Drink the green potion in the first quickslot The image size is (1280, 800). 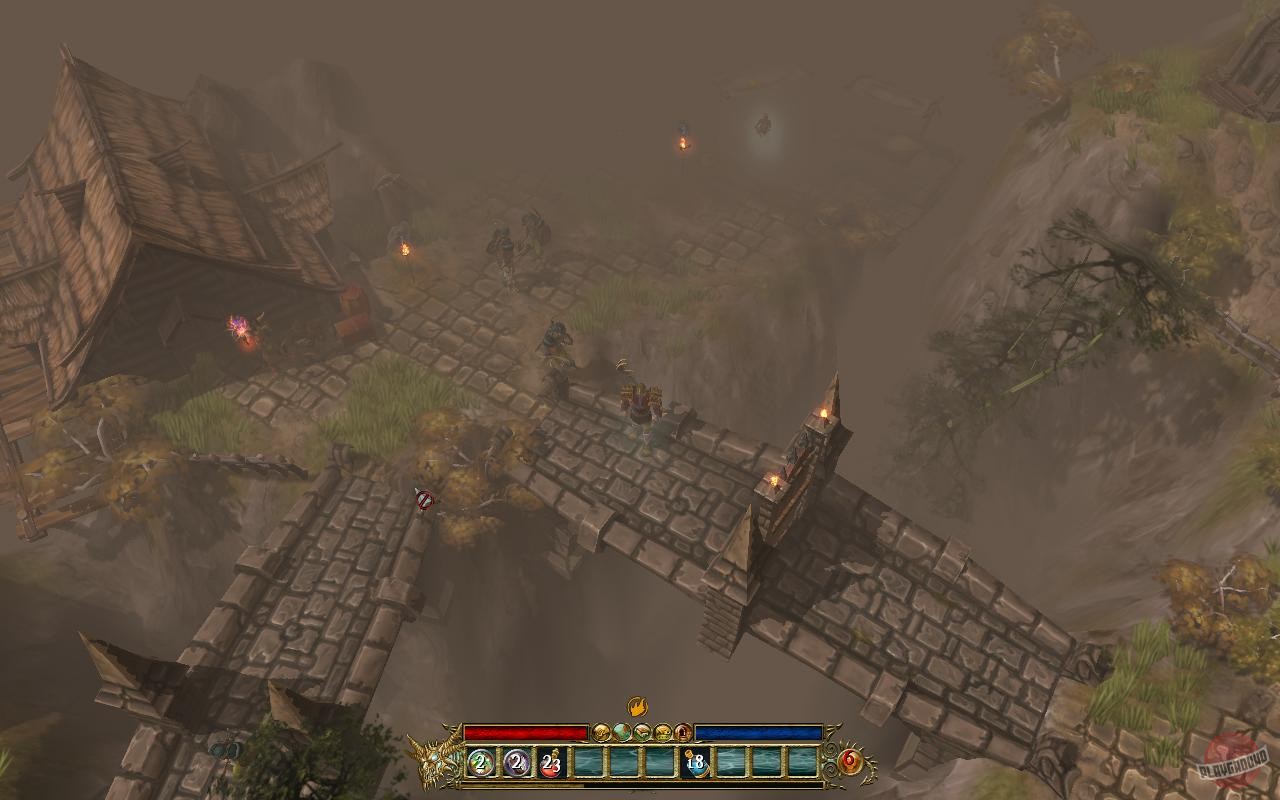pyautogui.click(x=480, y=762)
